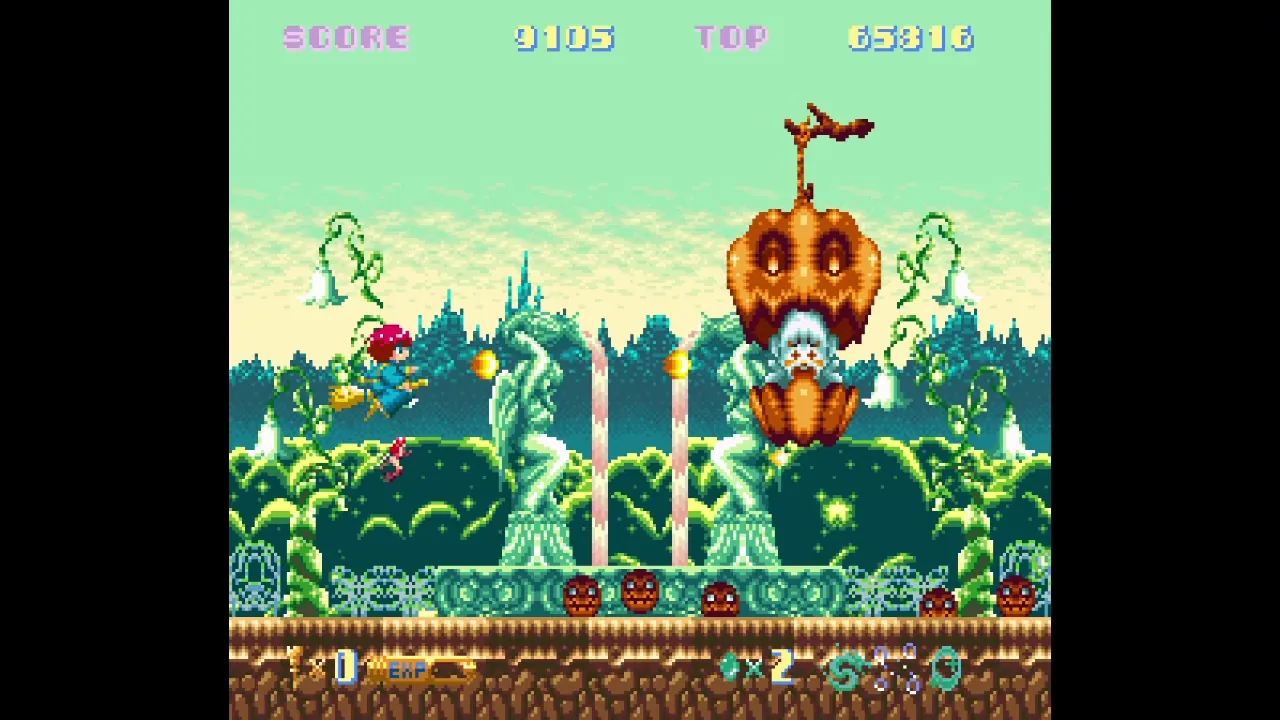Click the SCORE label at the top

pyautogui.click(x=345, y=38)
